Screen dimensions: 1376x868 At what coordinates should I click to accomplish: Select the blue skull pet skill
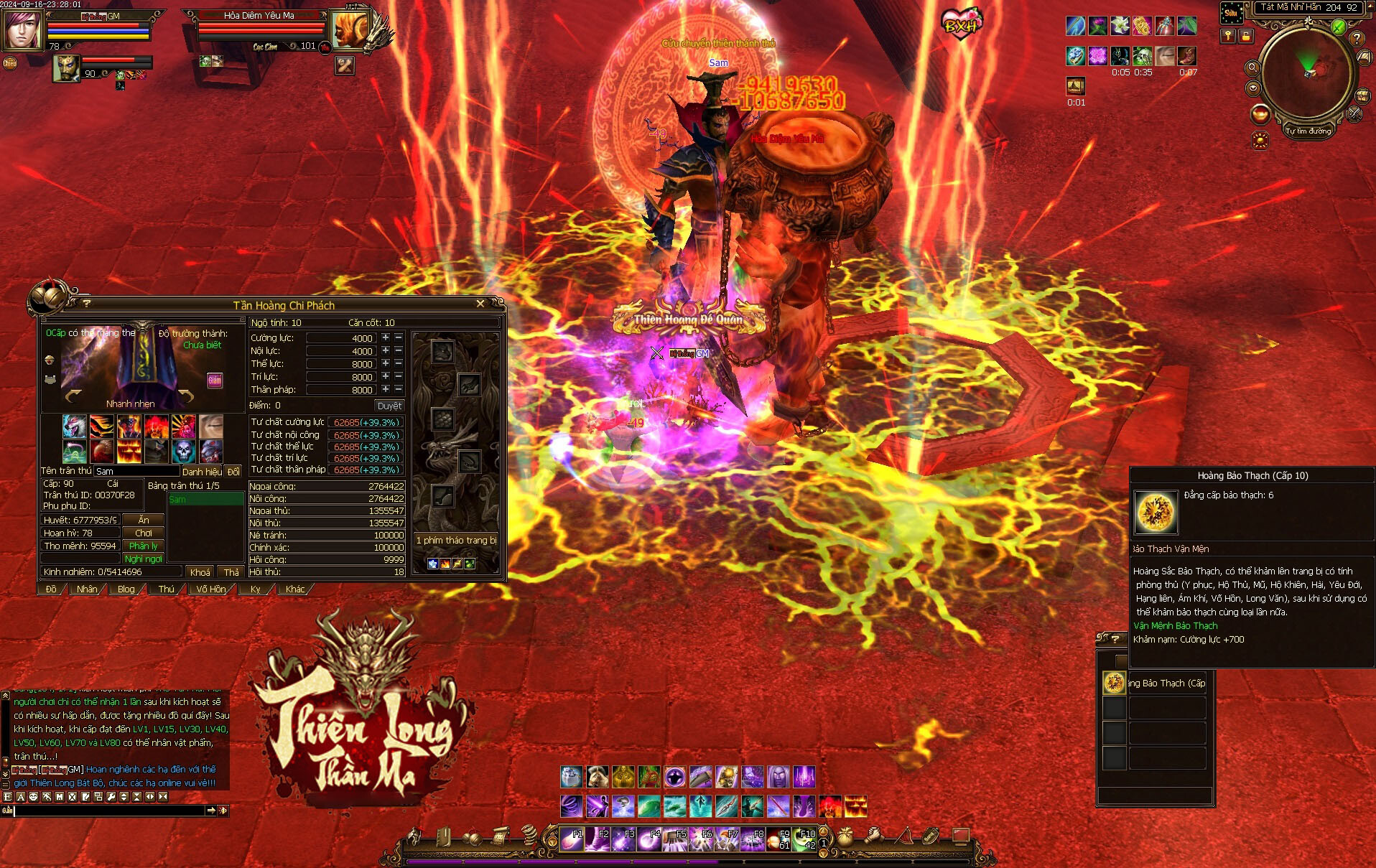(184, 452)
